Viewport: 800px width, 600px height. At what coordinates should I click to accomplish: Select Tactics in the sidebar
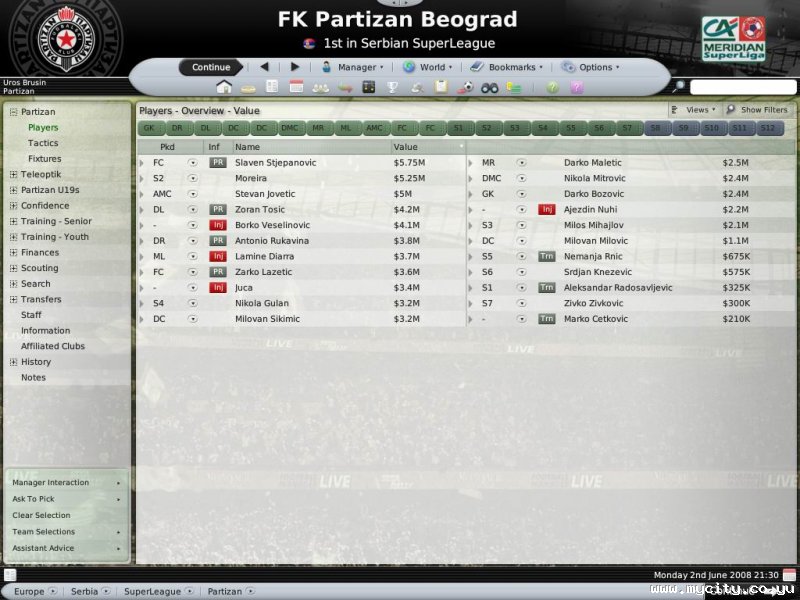click(x=43, y=143)
